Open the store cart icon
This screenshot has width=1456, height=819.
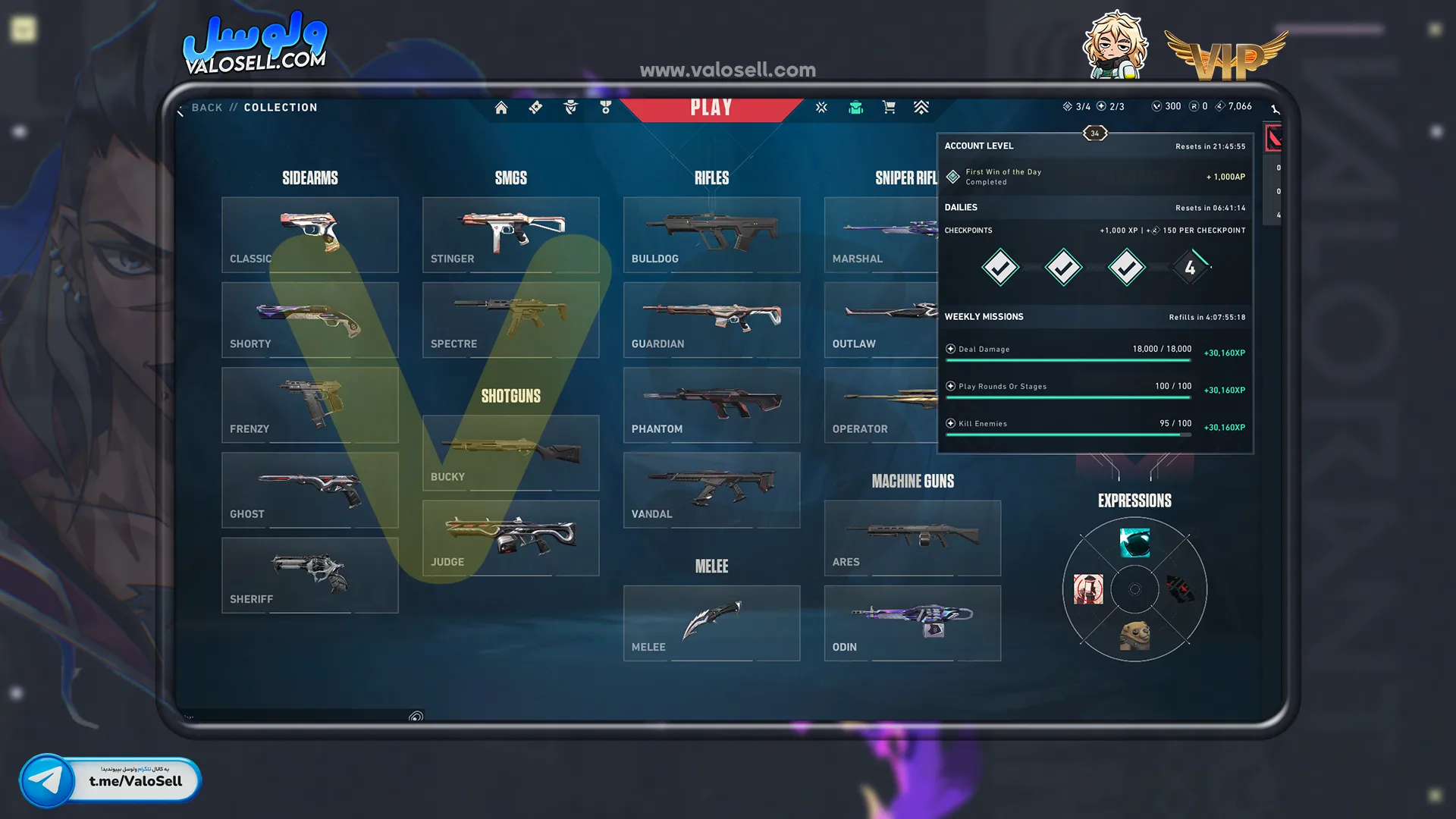pyautogui.click(x=889, y=108)
